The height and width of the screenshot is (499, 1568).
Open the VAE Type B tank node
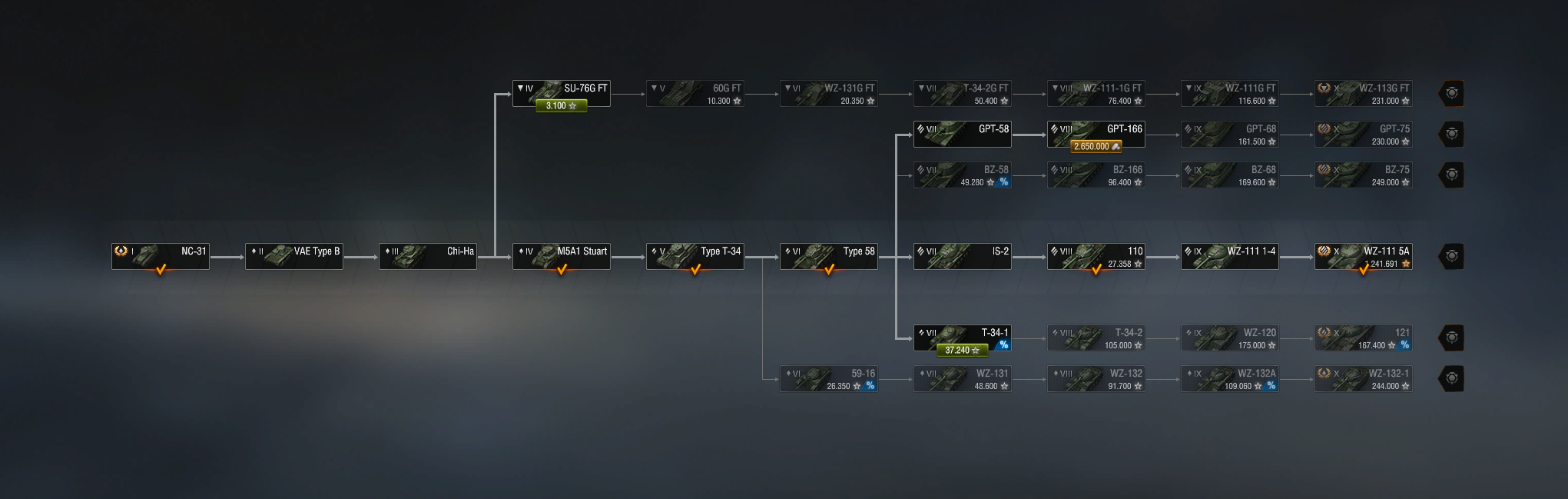pyautogui.click(x=293, y=256)
